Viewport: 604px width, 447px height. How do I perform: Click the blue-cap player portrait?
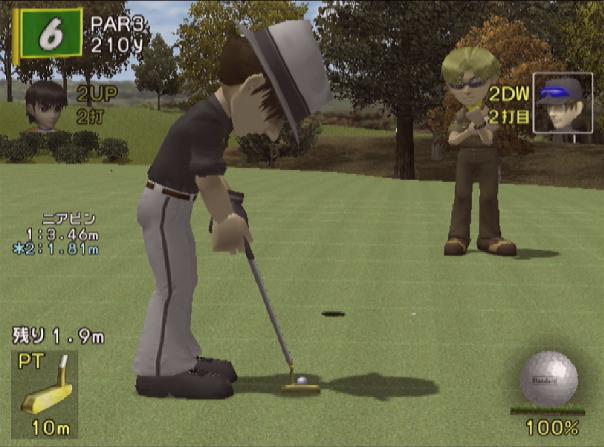tap(559, 102)
